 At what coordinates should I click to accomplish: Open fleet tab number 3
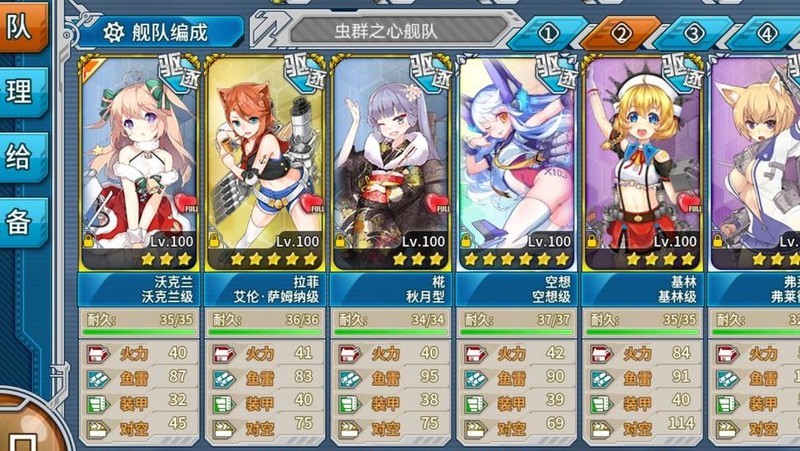(694, 33)
